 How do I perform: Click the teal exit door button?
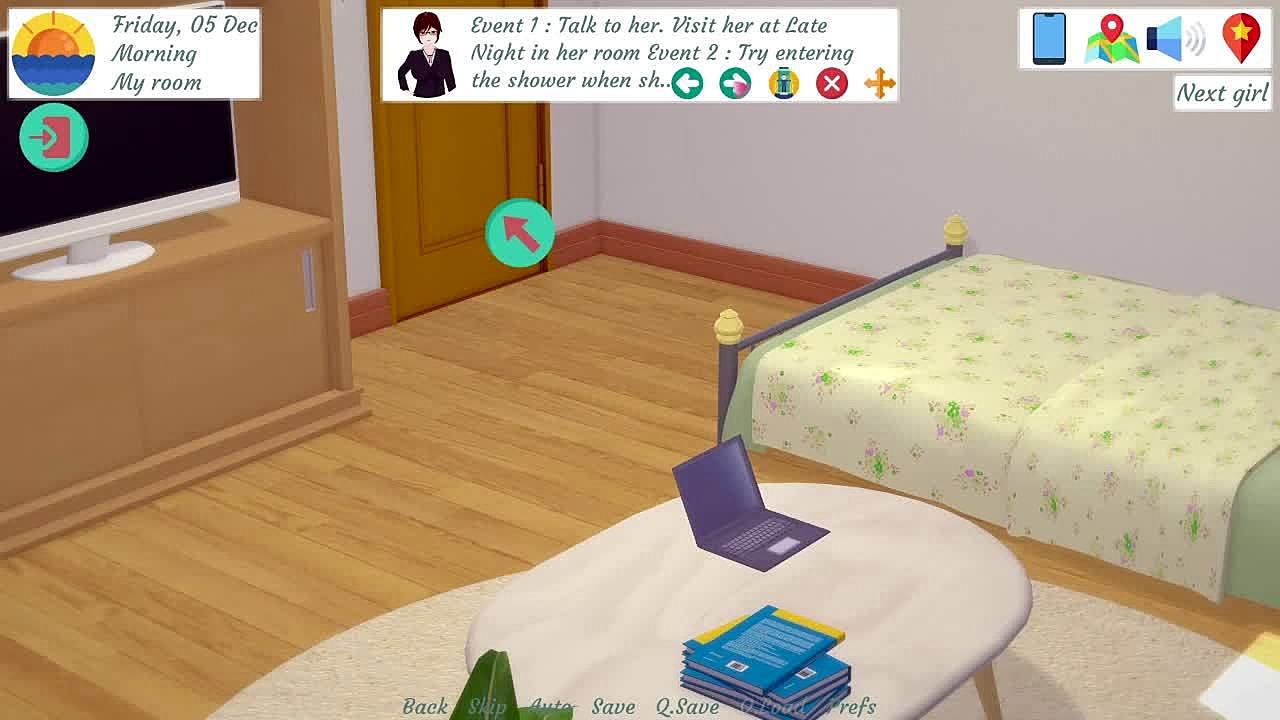click(54, 137)
